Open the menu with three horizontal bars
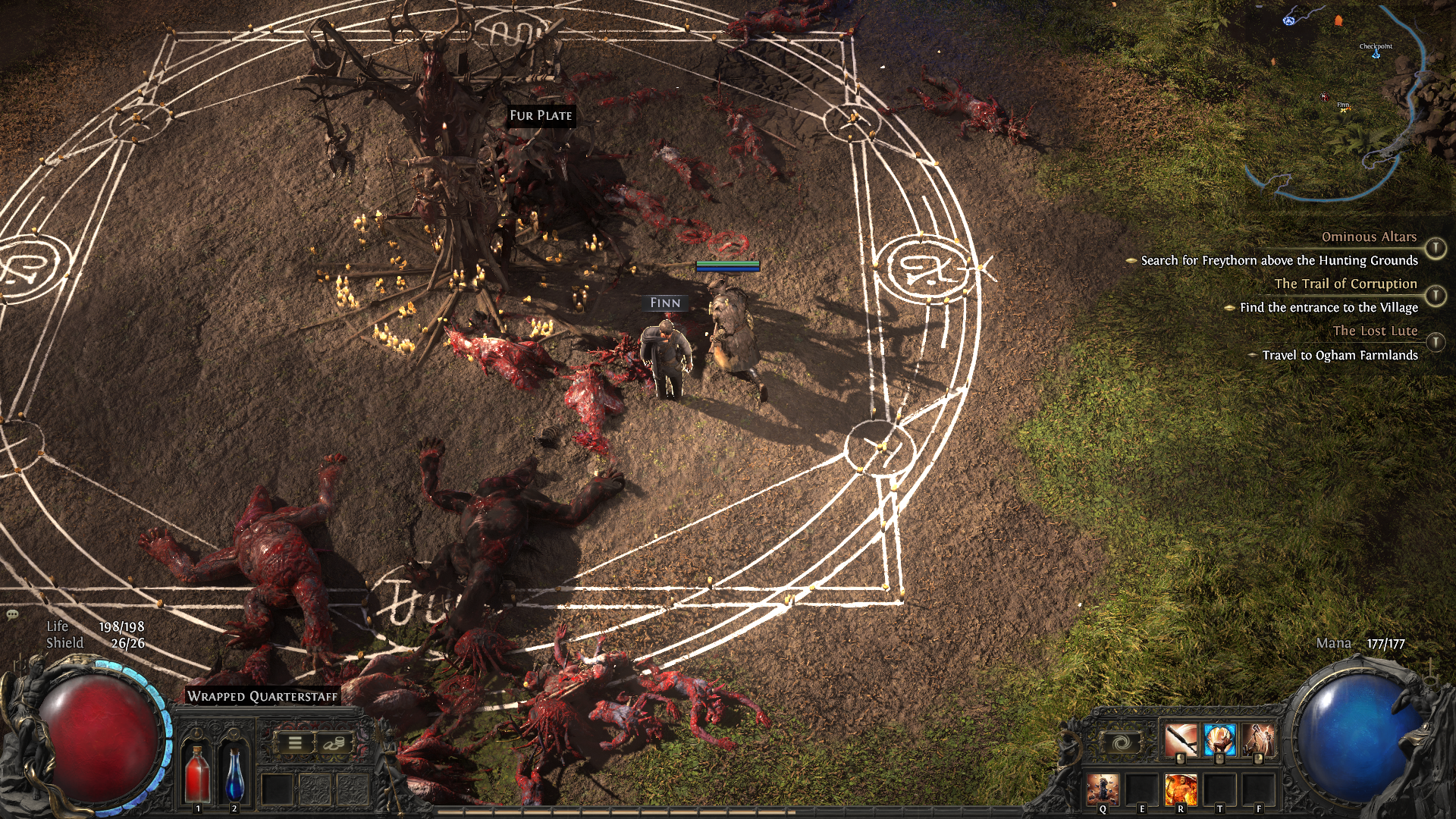This screenshot has width=1456, height=819. click(x=295, y=743)
